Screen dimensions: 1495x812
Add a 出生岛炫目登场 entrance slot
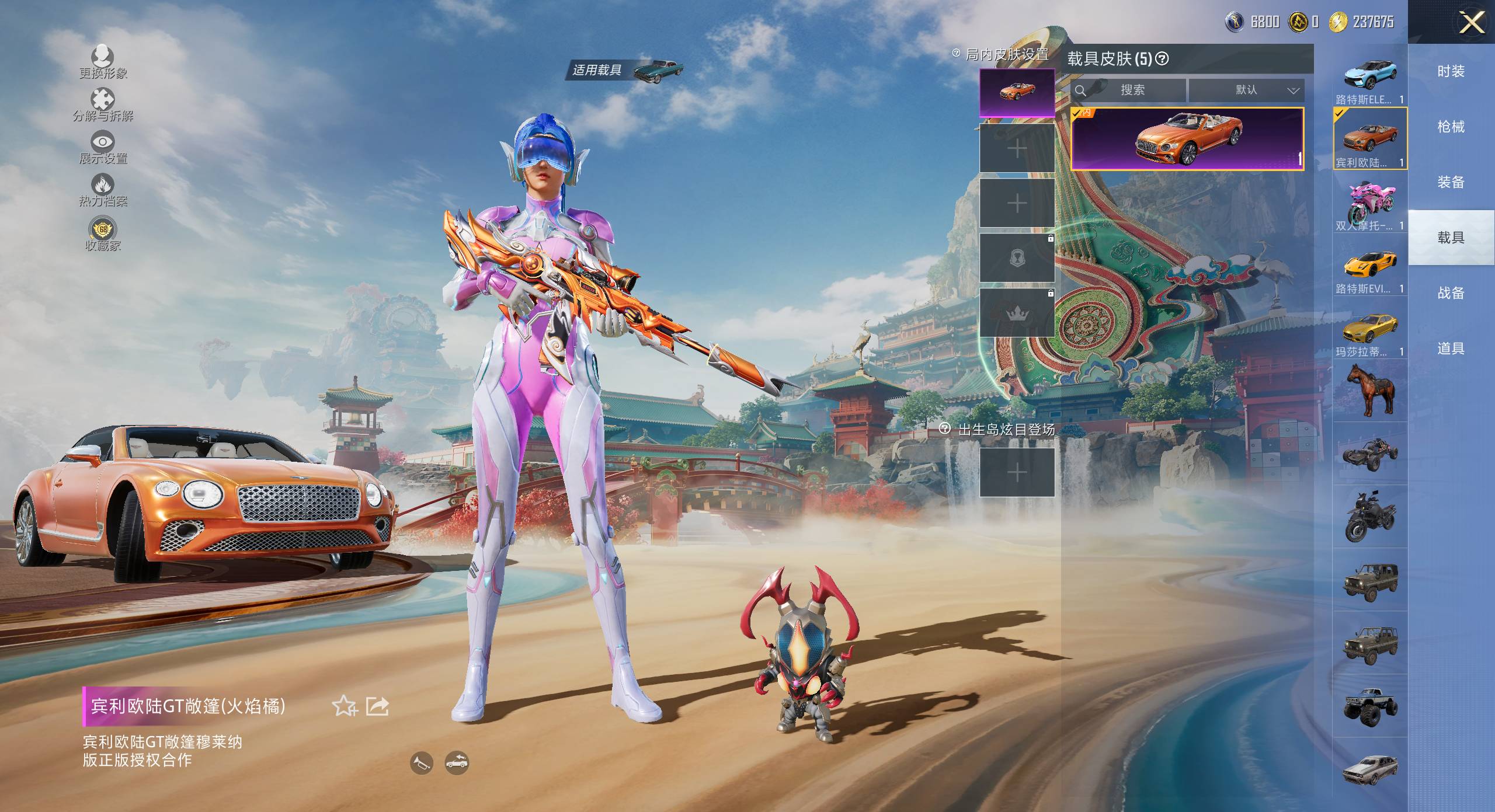tap(1017, 472)
